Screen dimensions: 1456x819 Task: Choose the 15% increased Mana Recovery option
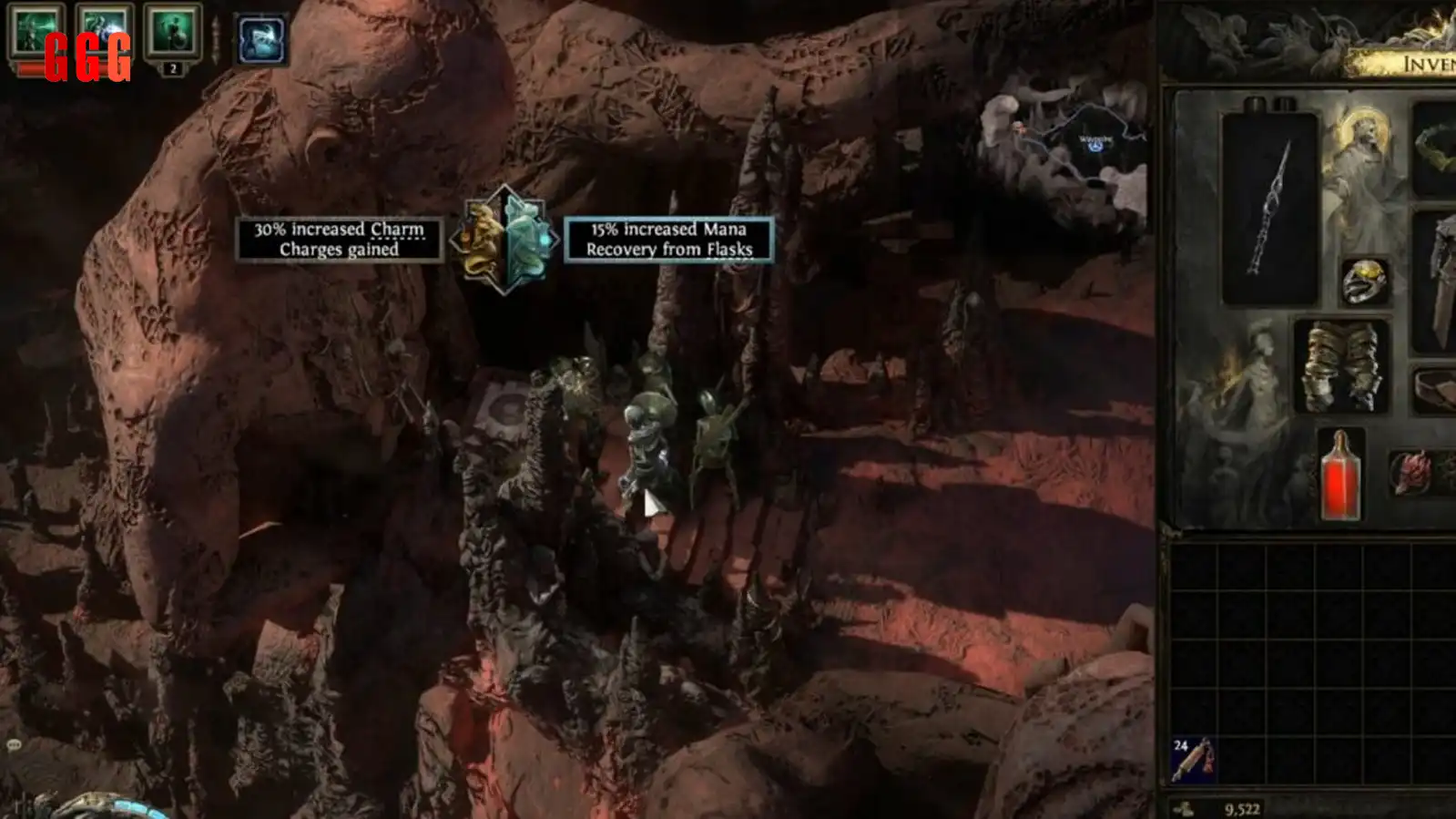[668, 240]
